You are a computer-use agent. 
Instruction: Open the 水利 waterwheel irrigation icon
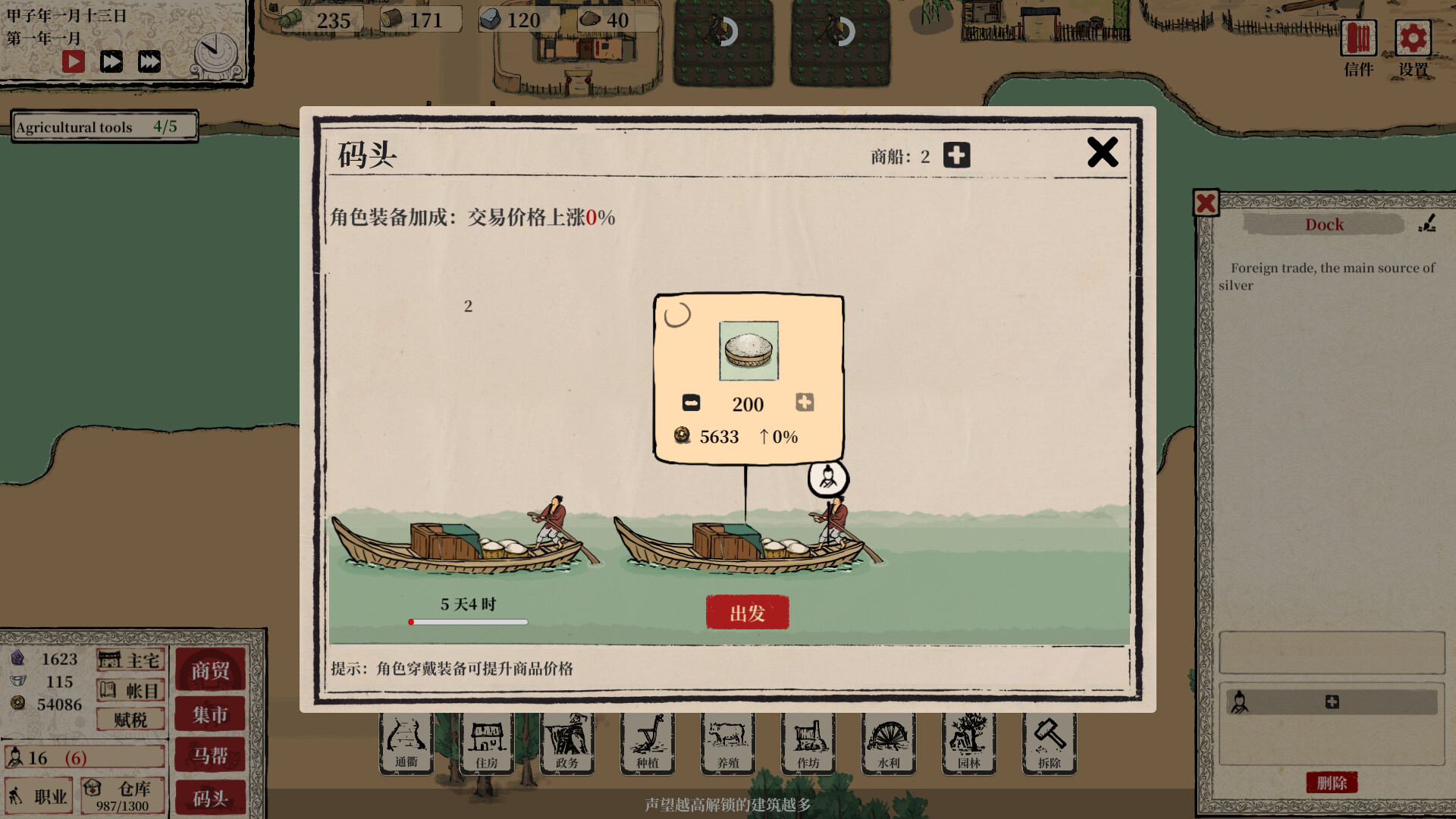[x=888, y=742]
